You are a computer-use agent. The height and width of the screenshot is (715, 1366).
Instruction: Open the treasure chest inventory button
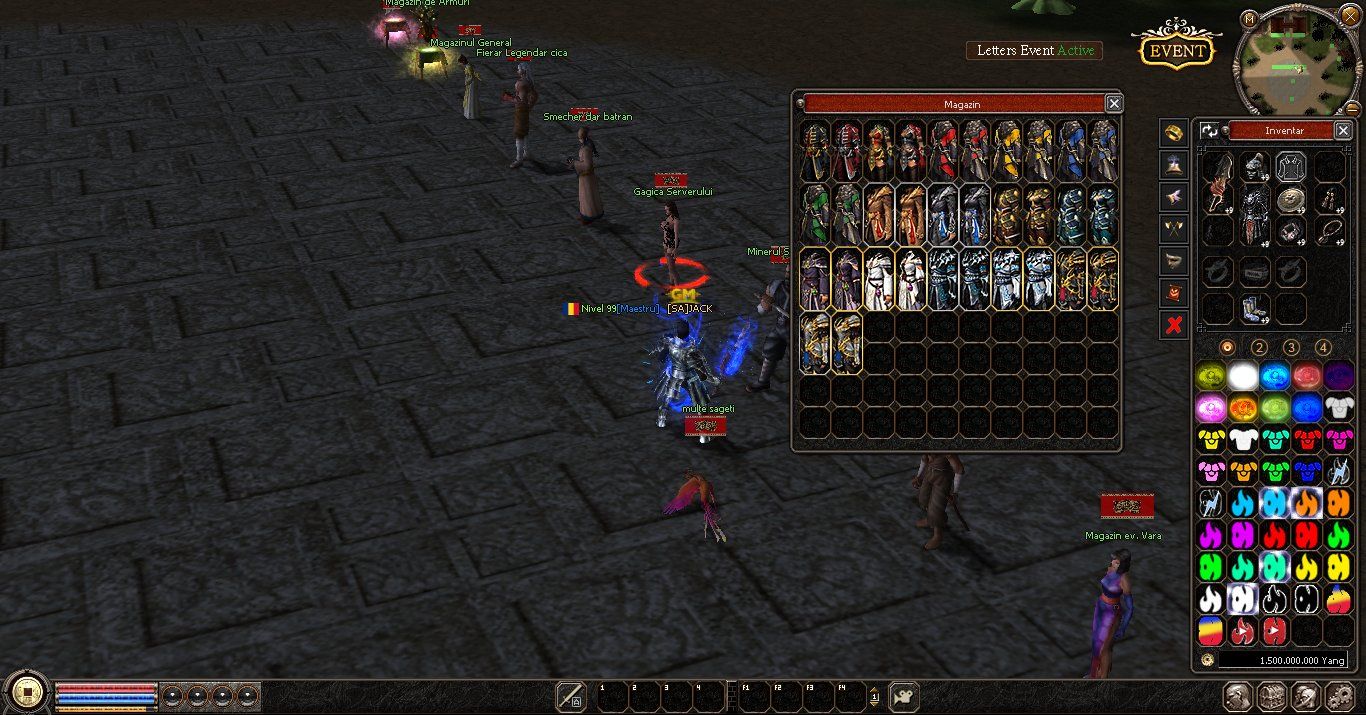tap(1272, 696)
